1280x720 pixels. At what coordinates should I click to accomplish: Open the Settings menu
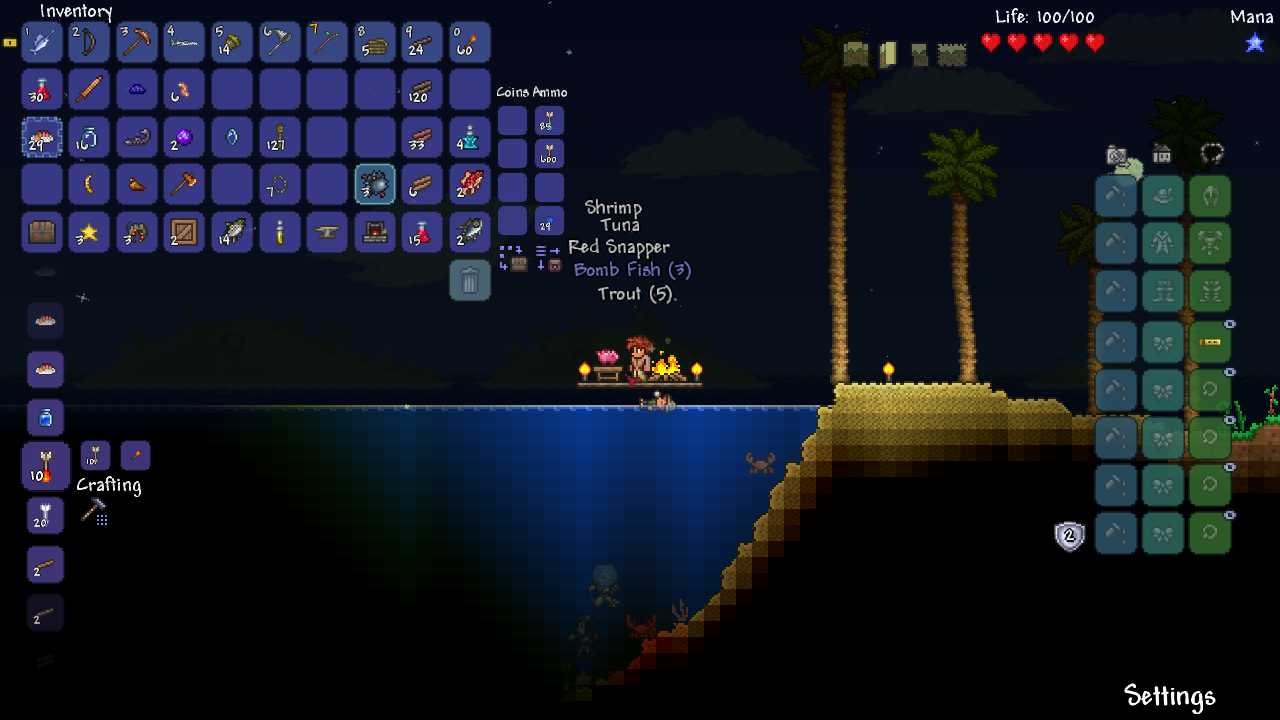click(x=1169, y=696)
